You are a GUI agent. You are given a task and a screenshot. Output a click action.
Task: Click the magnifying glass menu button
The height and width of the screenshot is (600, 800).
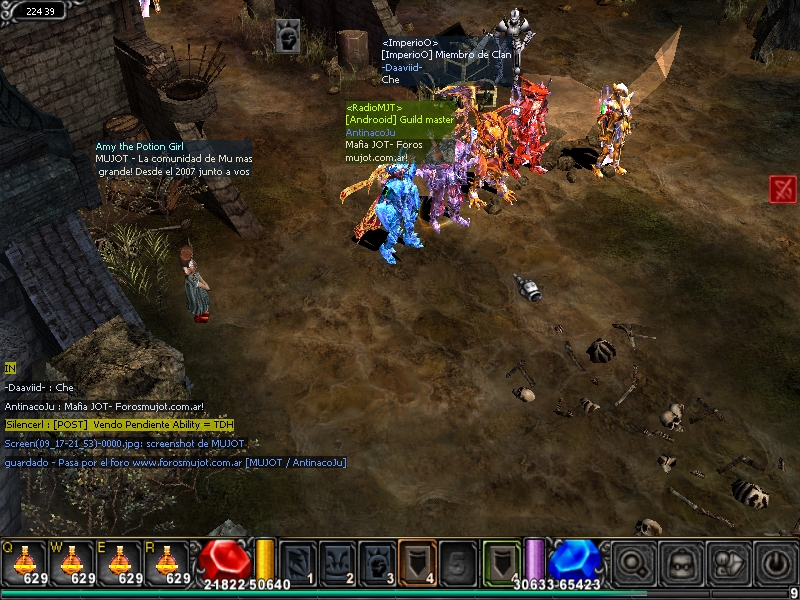pos(632,562)
